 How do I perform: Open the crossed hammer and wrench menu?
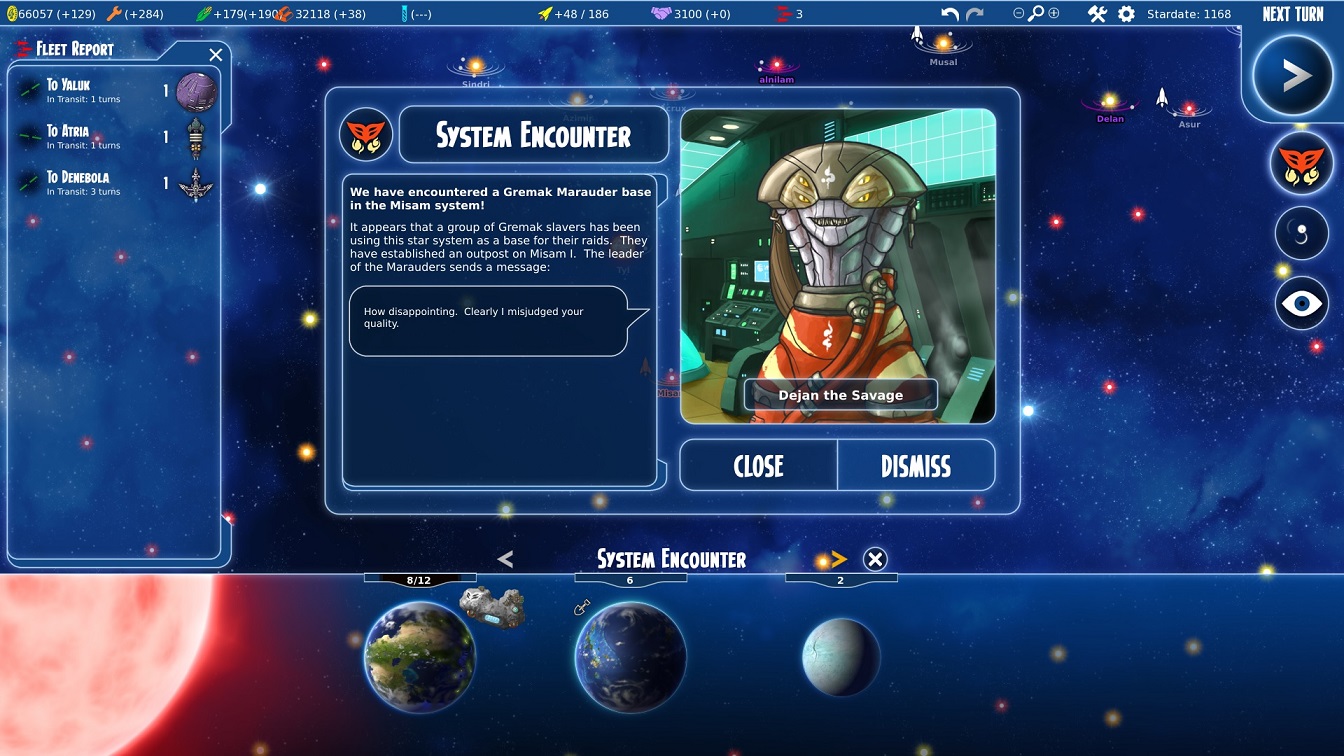tap(1097, 14)
